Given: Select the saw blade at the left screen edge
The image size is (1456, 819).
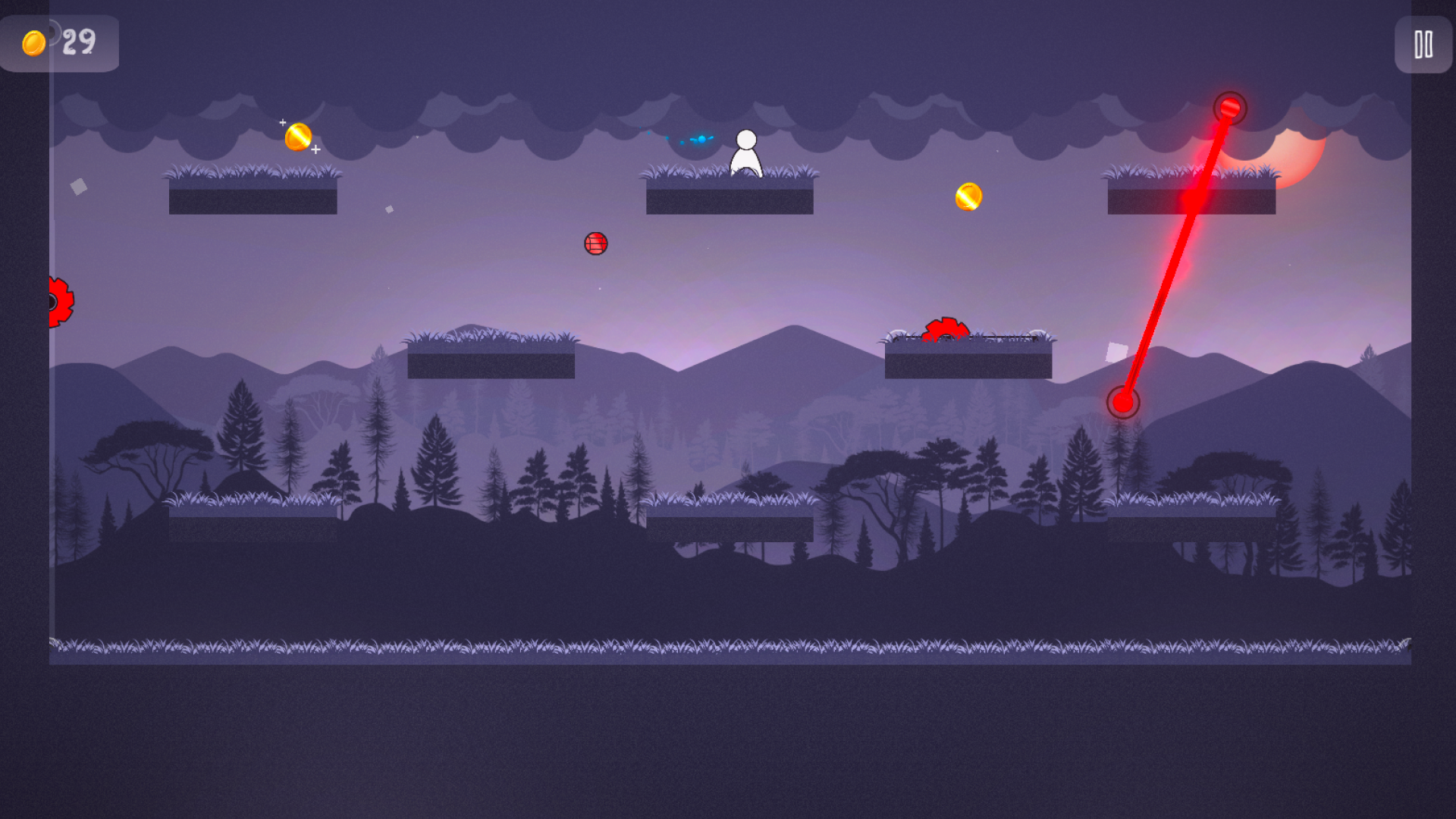Looking at the screenshot, I should (59, 300).
